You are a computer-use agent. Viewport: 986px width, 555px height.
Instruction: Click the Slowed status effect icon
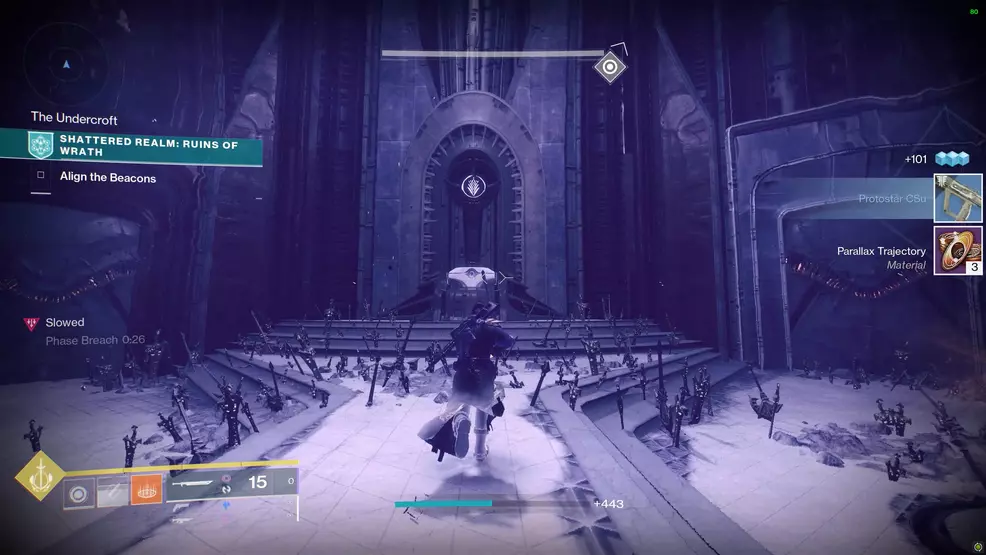coord(31,323)
